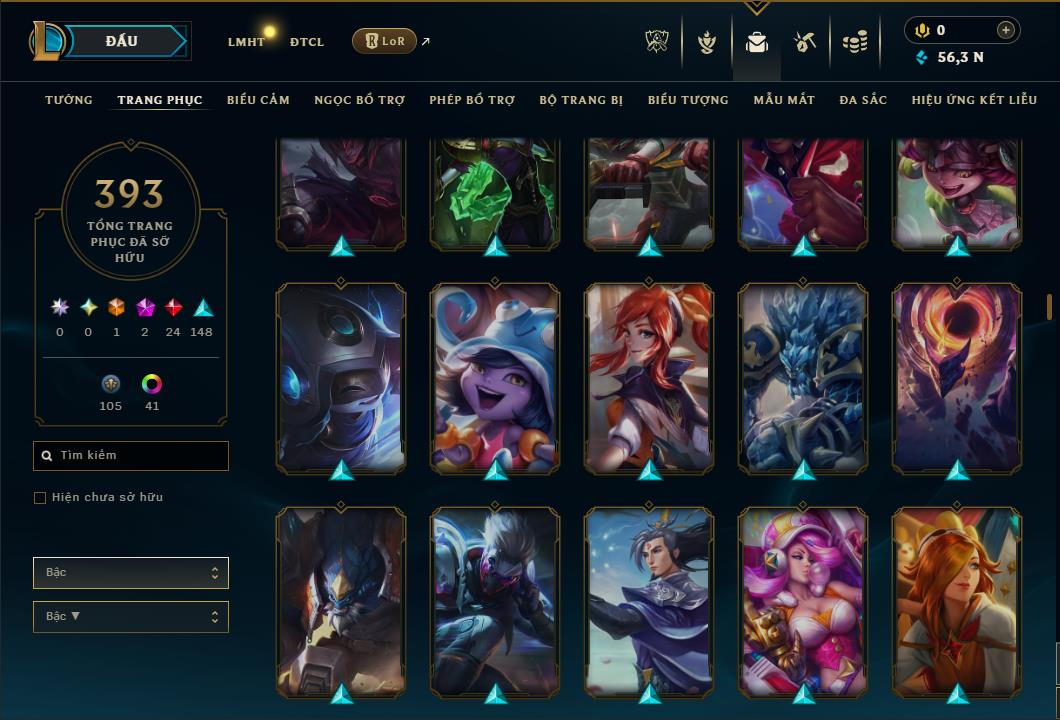The image size is (1060, 720).
Task: Switch to the PHÉP BỔ TRỢ tab
Action: click(x=472, y=100)
